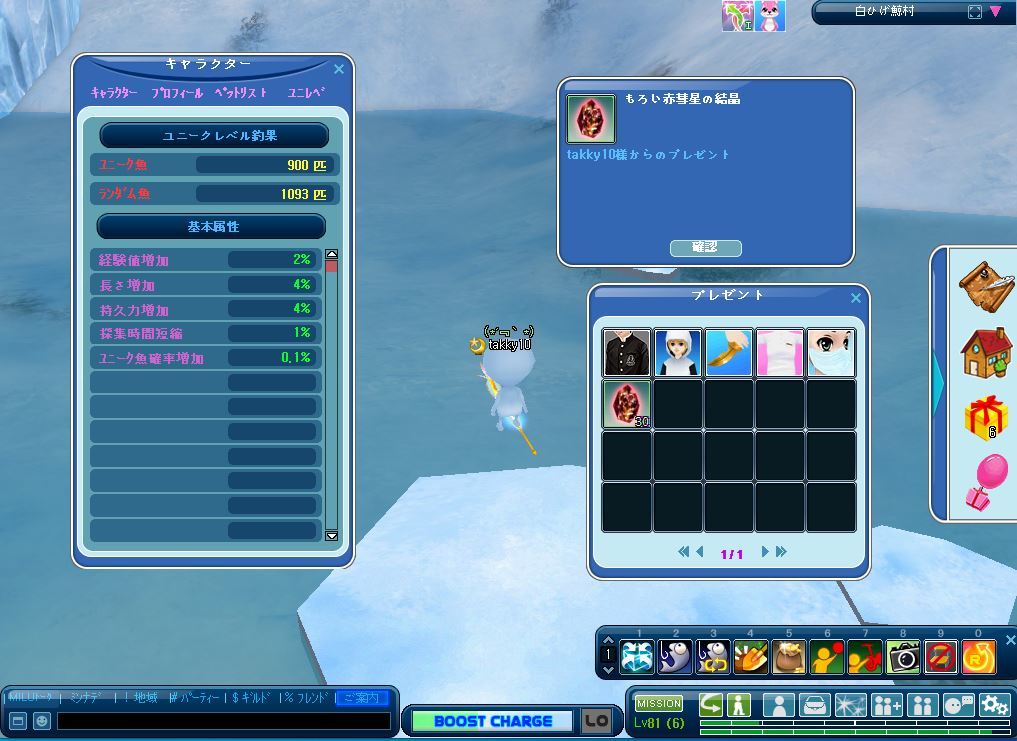Open the bag inventory button

pos(817,705)
